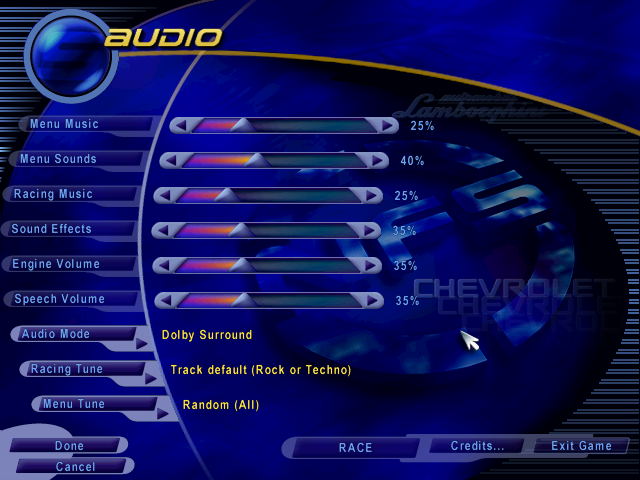Set the Engine Volume slider level
The image size is (640, 480).
(x=266, y=265)
